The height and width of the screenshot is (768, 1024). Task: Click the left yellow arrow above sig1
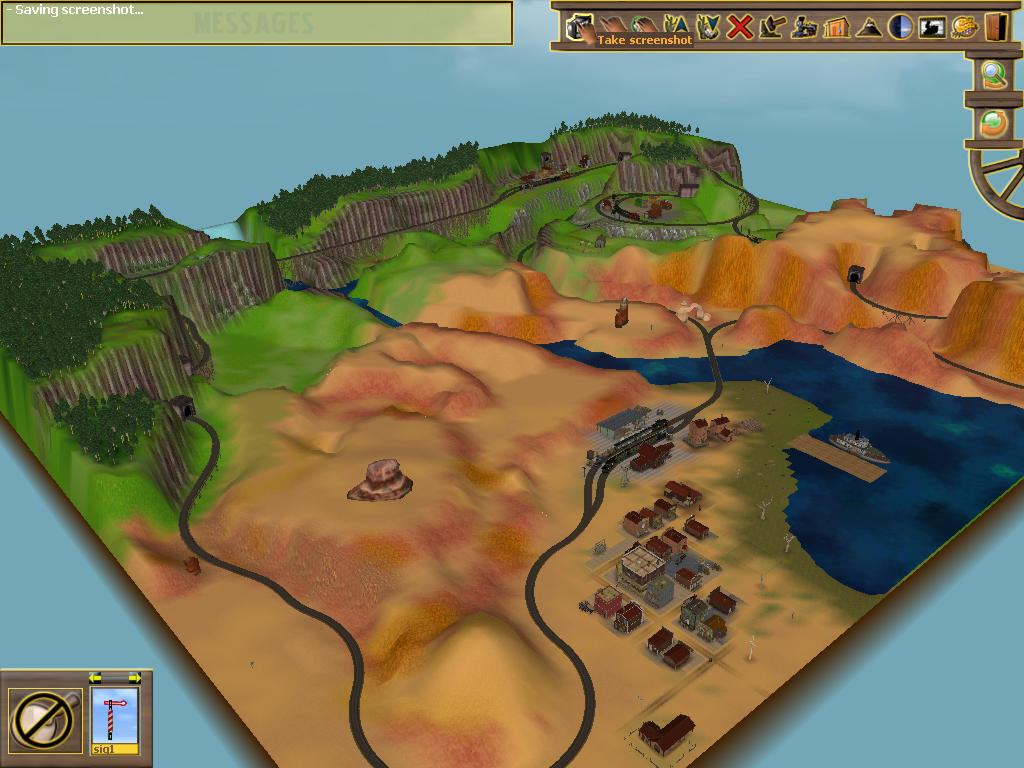point(96,678)
